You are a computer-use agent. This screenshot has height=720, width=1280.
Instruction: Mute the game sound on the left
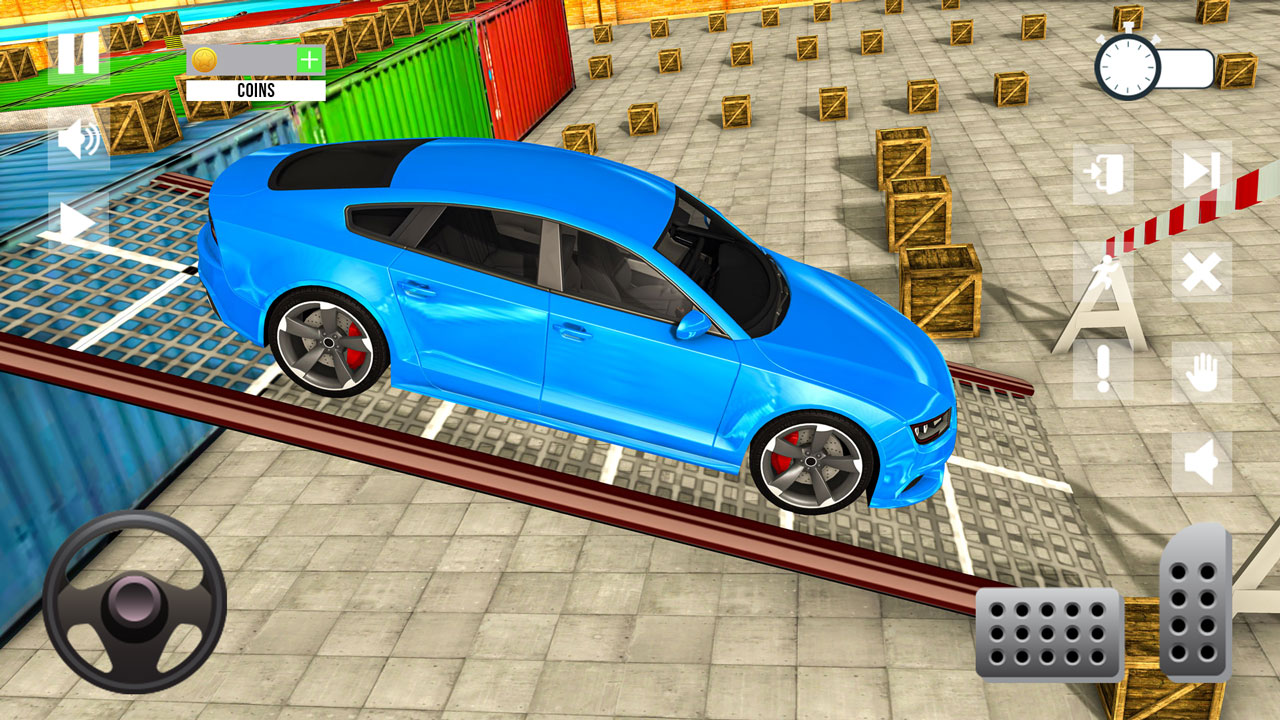[x=74, y=138]
